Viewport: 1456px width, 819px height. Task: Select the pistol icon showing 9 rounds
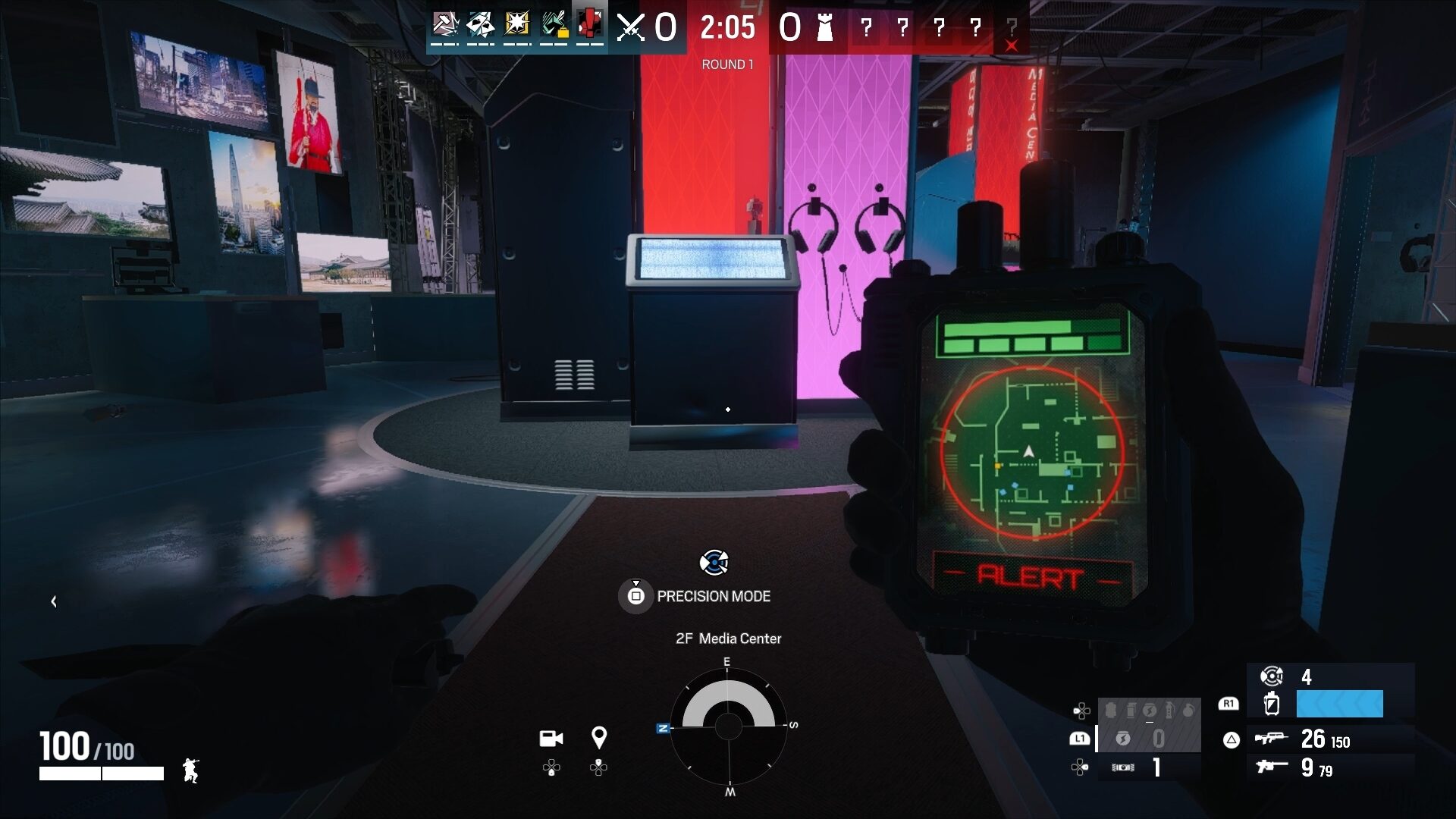point(1270,766)
